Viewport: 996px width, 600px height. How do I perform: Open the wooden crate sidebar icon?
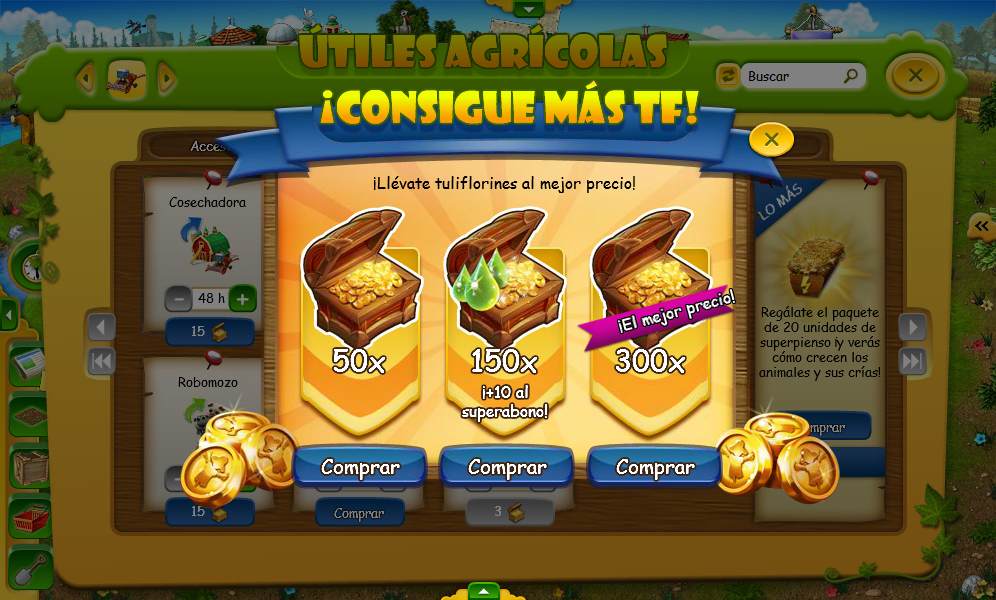click(x=30, y=466)
